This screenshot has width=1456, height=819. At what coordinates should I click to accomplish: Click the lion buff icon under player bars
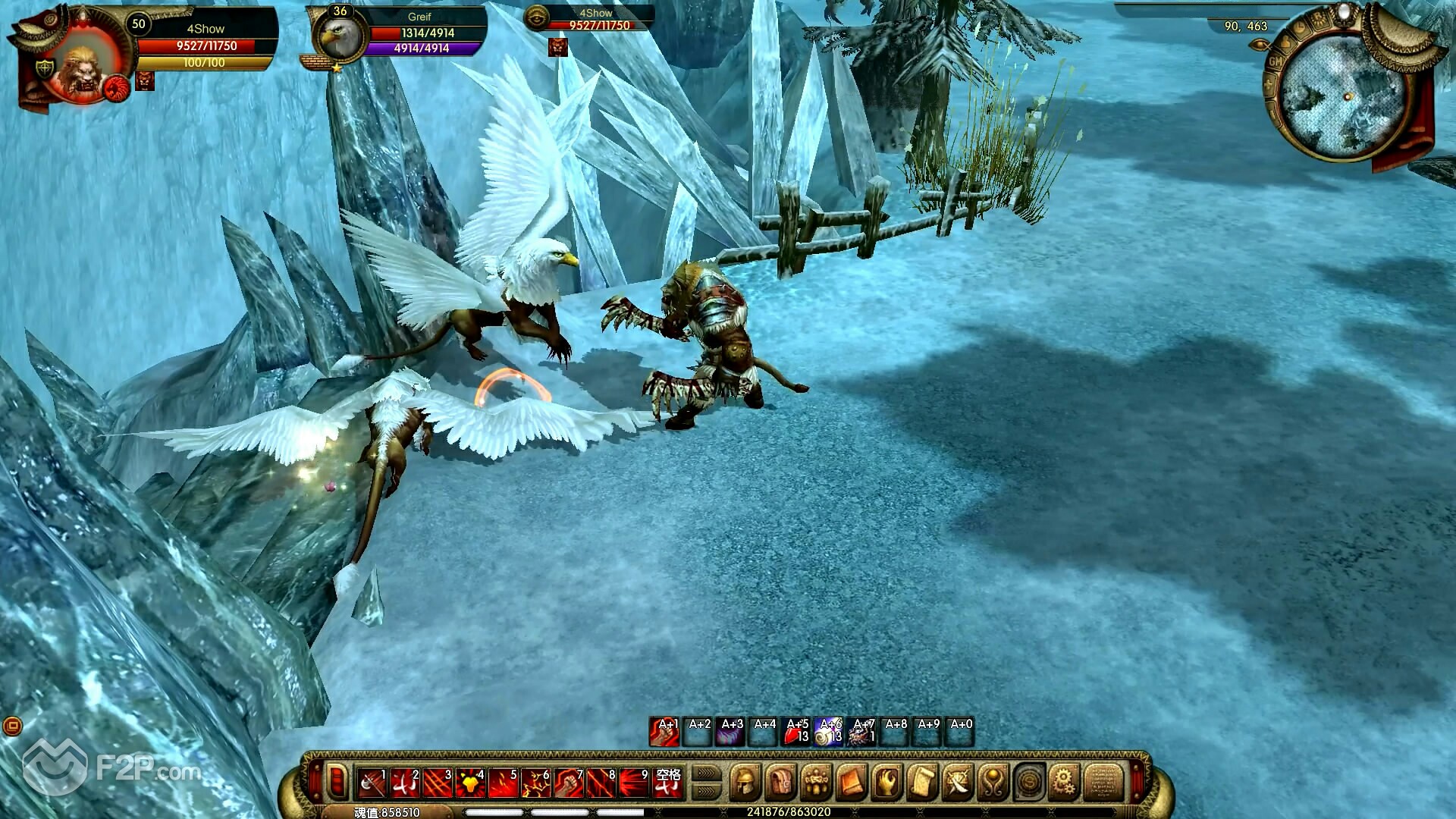[x=145, y=80]
